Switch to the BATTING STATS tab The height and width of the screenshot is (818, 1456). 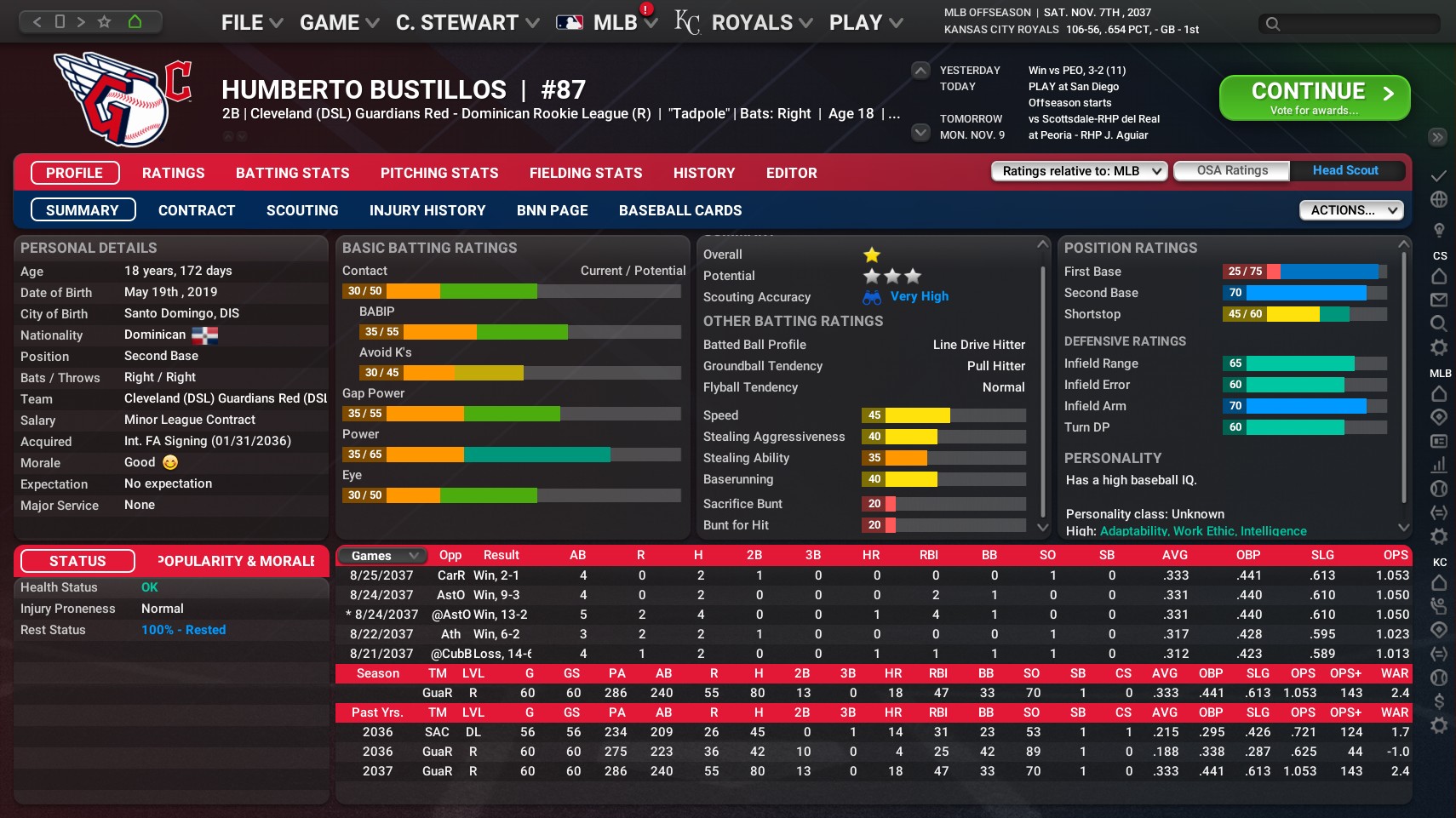[x=292, y=173]
